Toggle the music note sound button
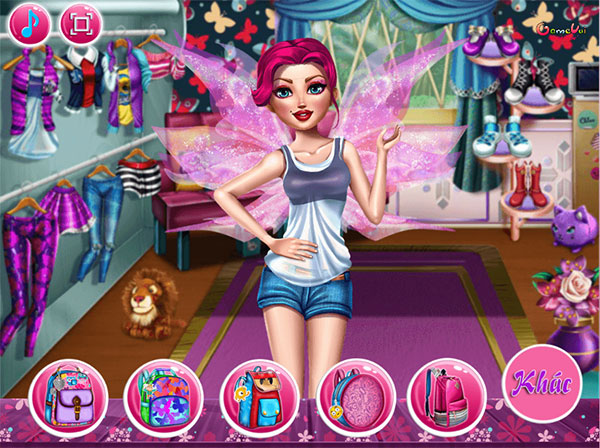The image size is (600, 448). click(x=28, y=22)
